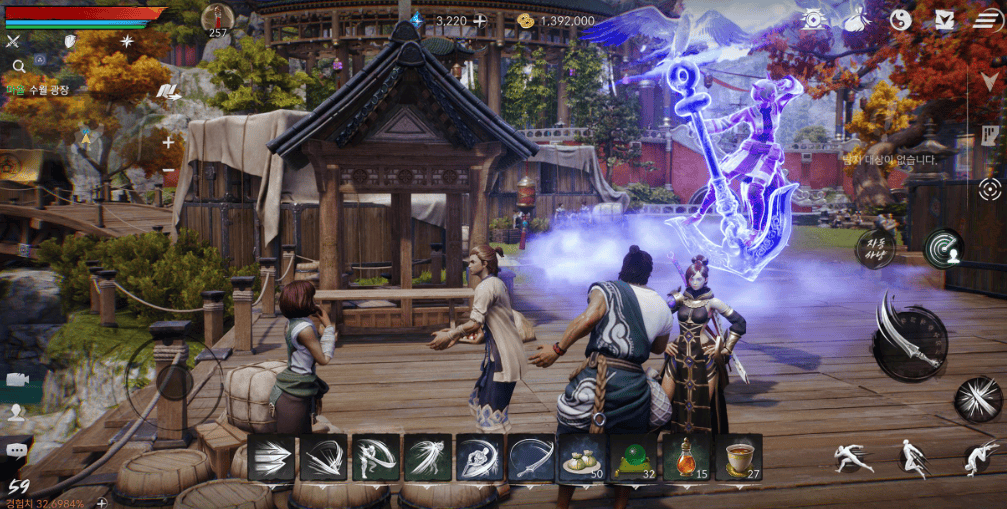Screen dimensions: 1007x509
Task: Open the character portrait level 257
Action: click(218, 19)
